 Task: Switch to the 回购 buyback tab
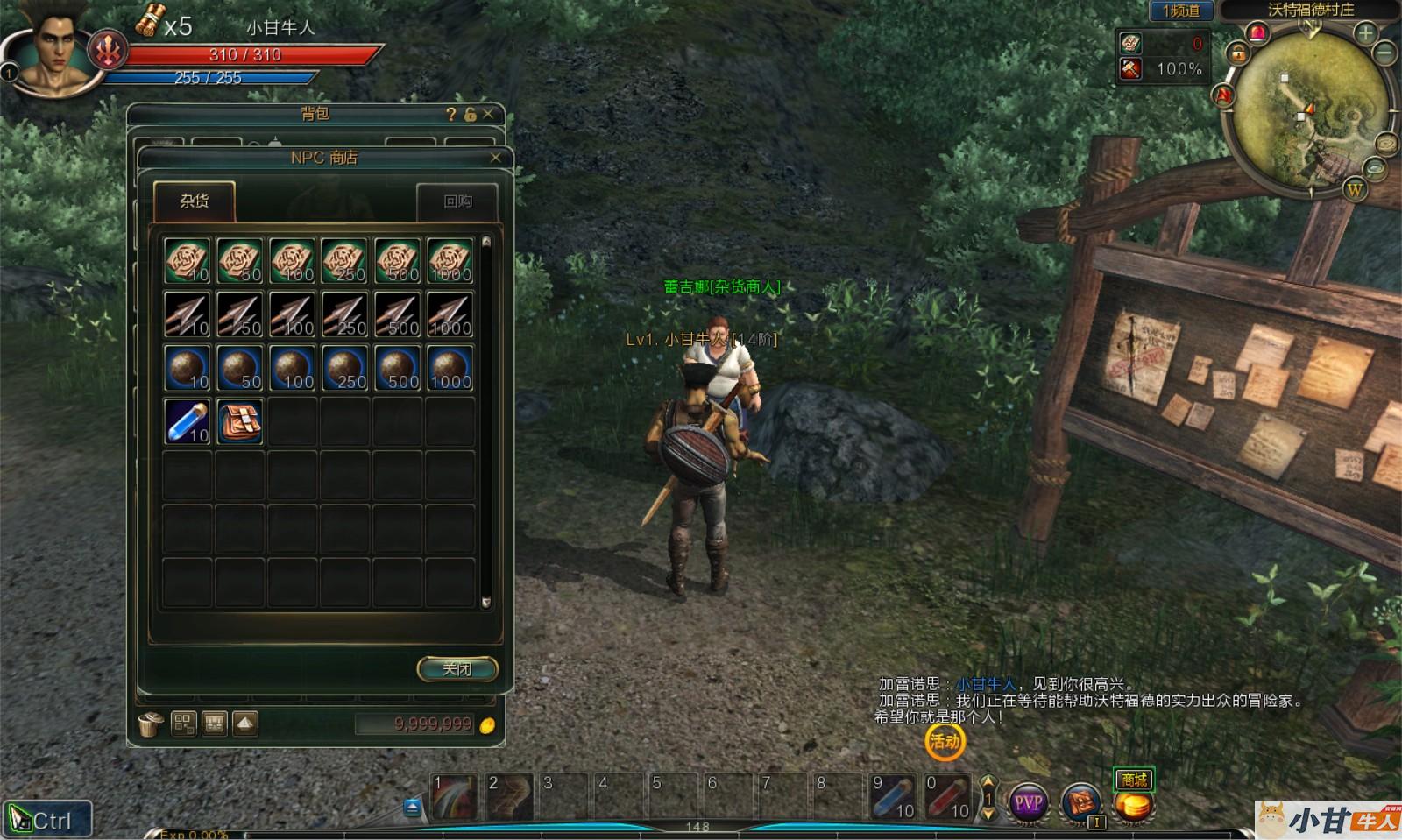click(x=457, y=201)
